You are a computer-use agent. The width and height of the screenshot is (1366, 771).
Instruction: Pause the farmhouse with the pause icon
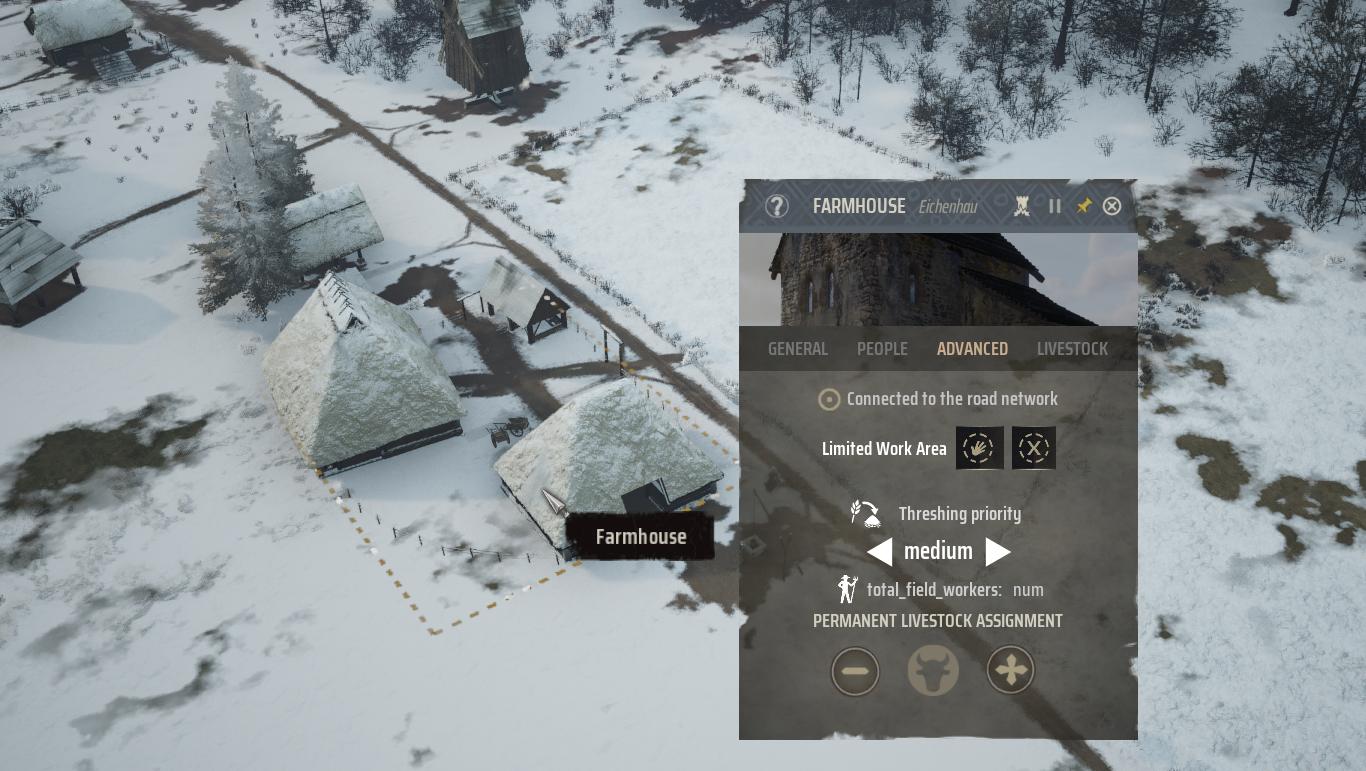click(1055, 206)
